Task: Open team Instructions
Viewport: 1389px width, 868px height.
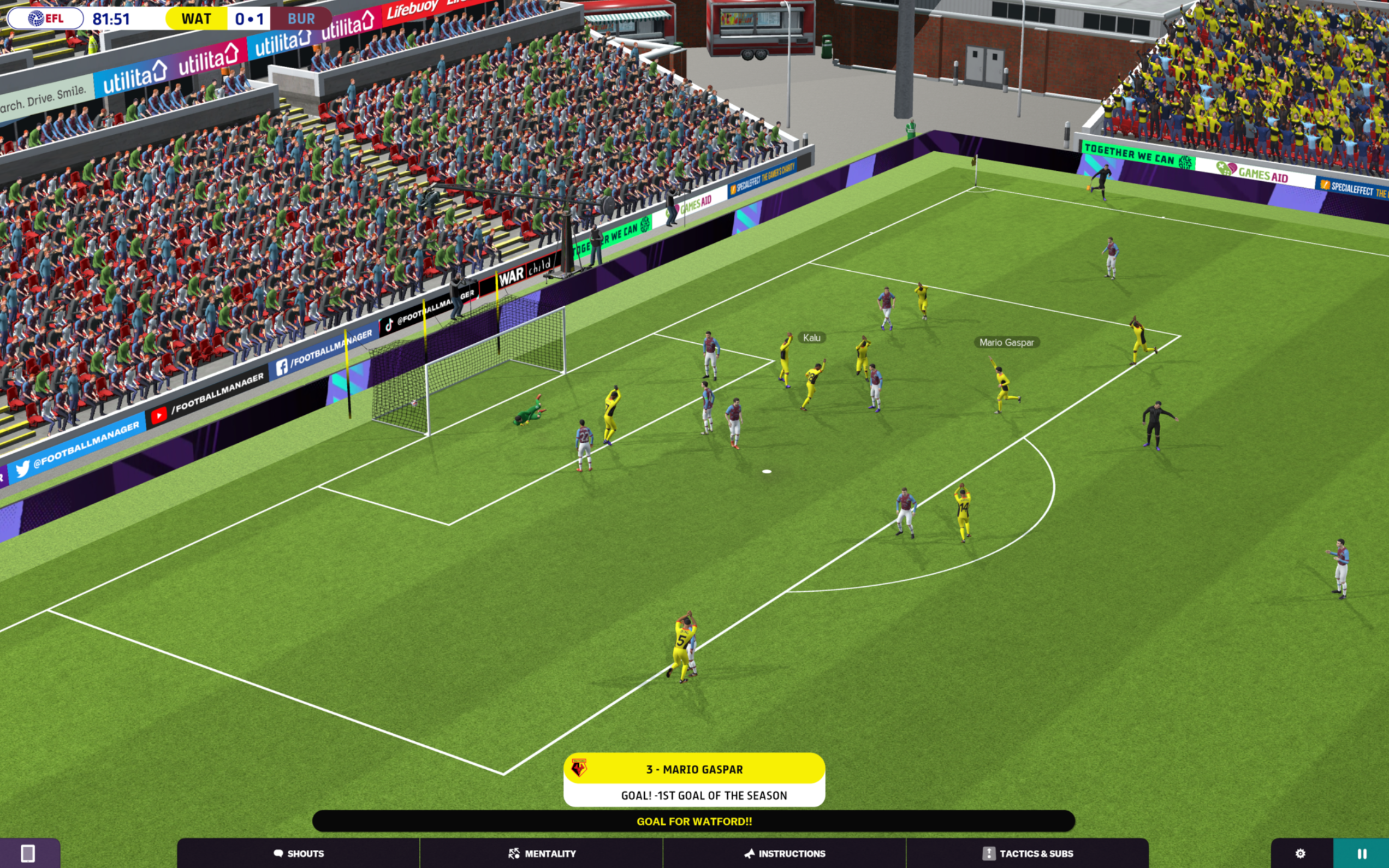Action: pos(784,854)
